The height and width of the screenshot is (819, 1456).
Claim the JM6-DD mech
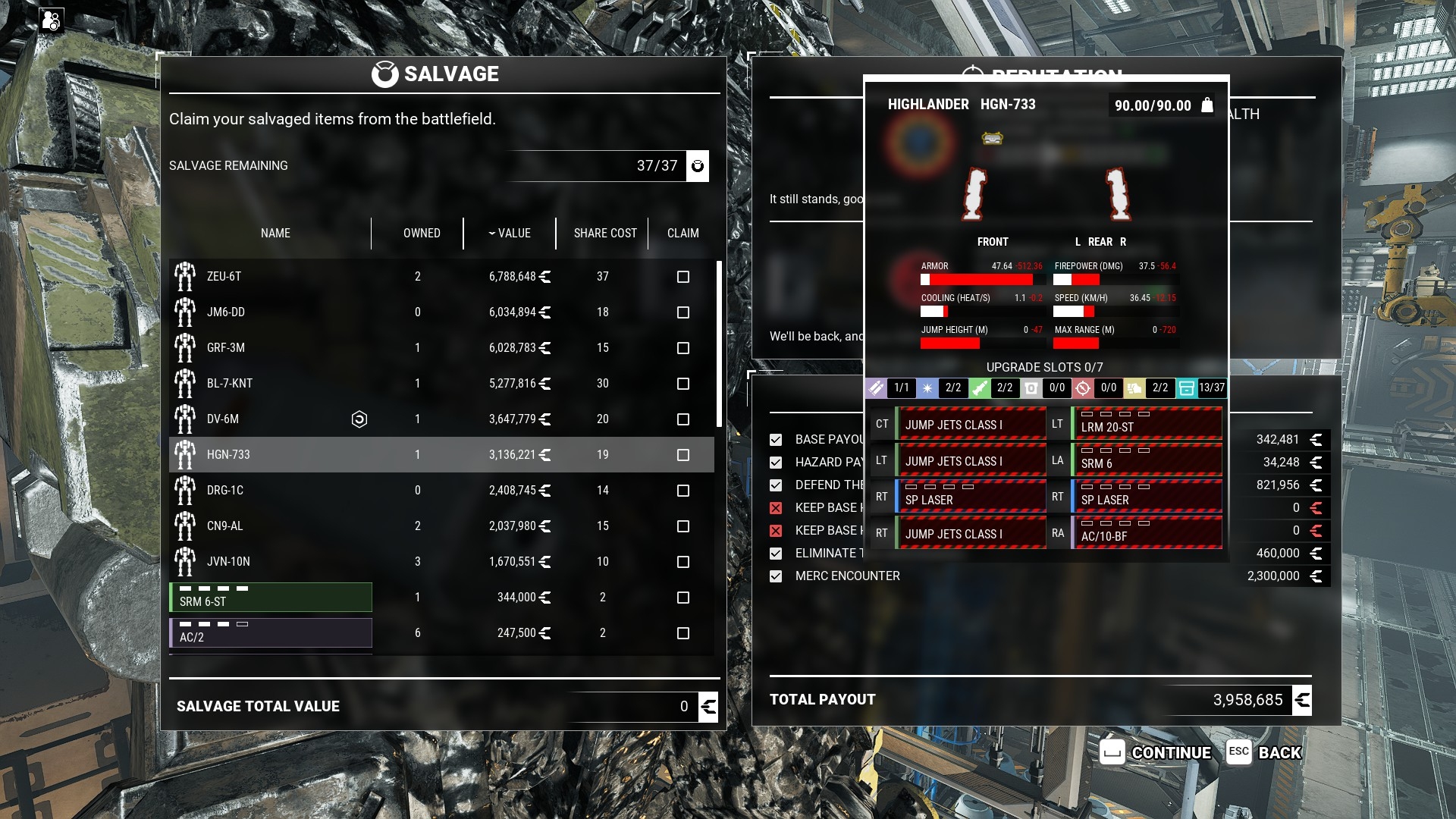682,312
